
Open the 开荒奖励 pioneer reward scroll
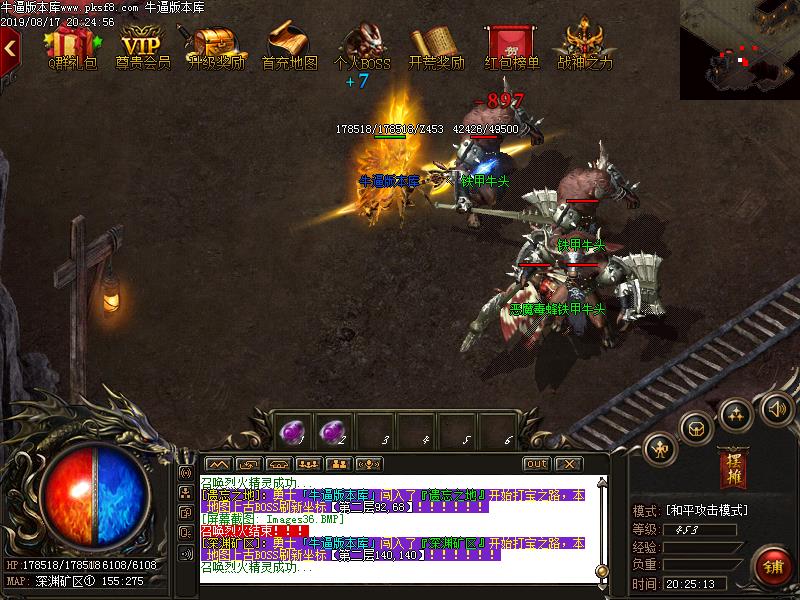(437, 46)
